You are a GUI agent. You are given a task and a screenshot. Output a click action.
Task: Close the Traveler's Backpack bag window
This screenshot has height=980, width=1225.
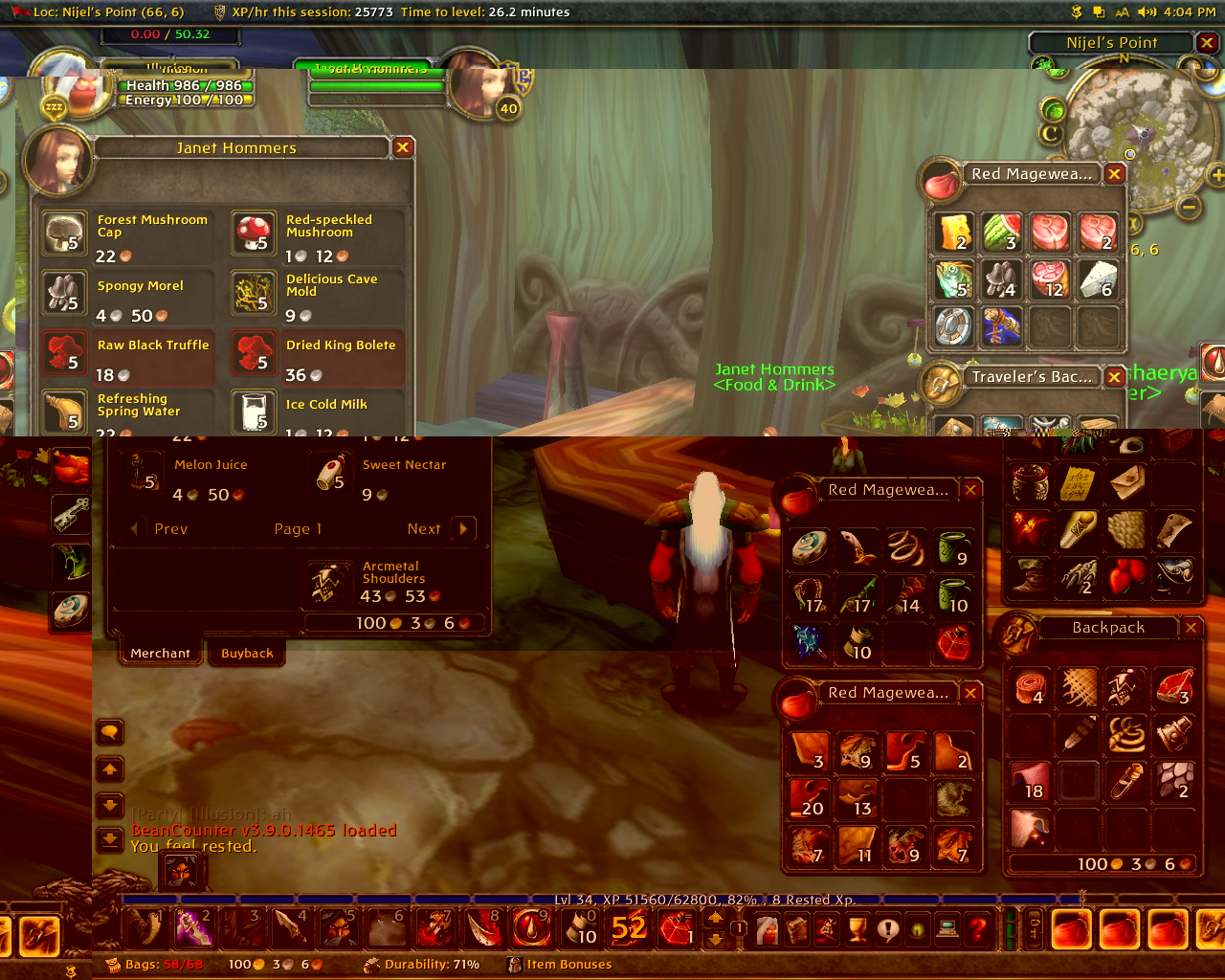coord(1114,377)
